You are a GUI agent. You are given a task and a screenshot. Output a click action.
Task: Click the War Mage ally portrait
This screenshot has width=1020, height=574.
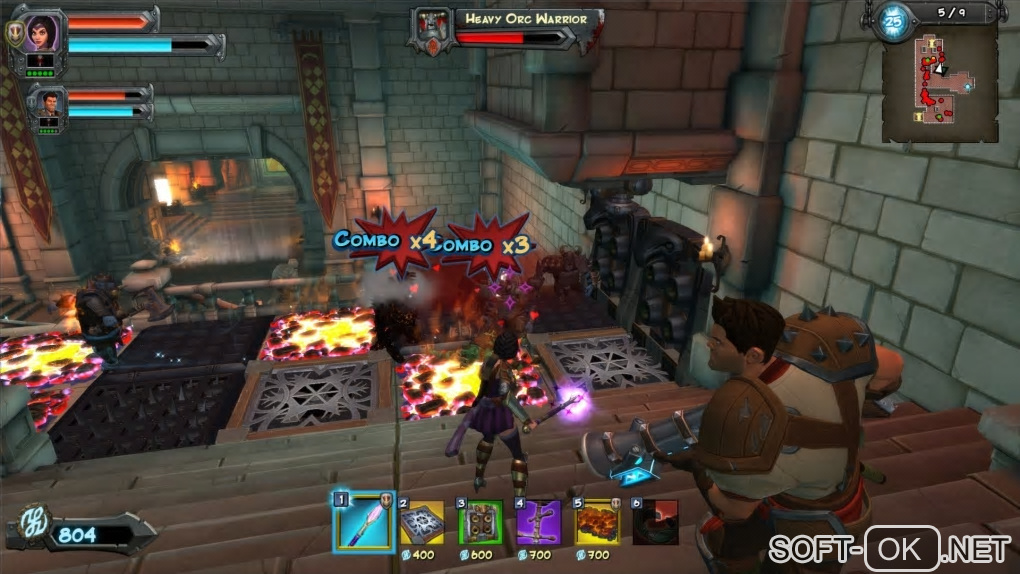click(47, 103)
